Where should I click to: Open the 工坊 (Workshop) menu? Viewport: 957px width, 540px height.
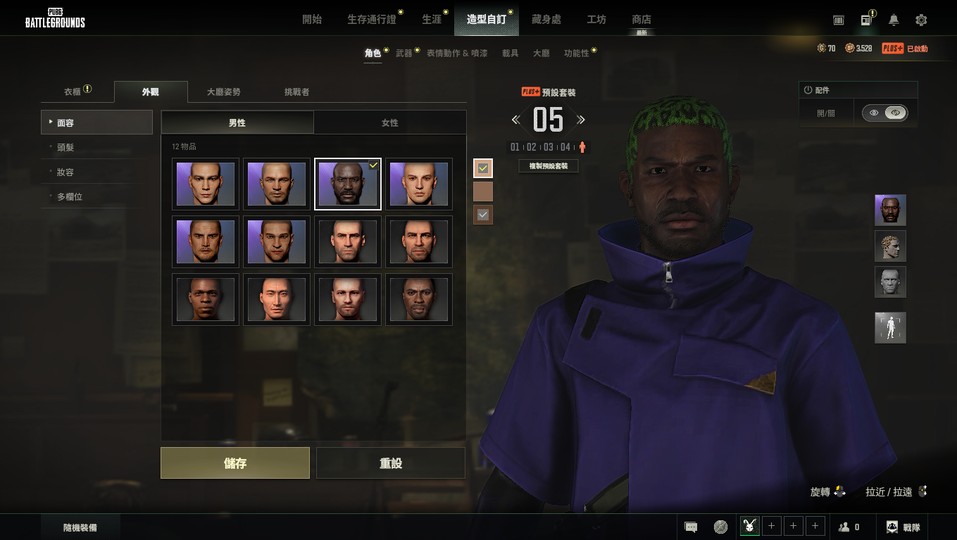[x=597, y=19]
